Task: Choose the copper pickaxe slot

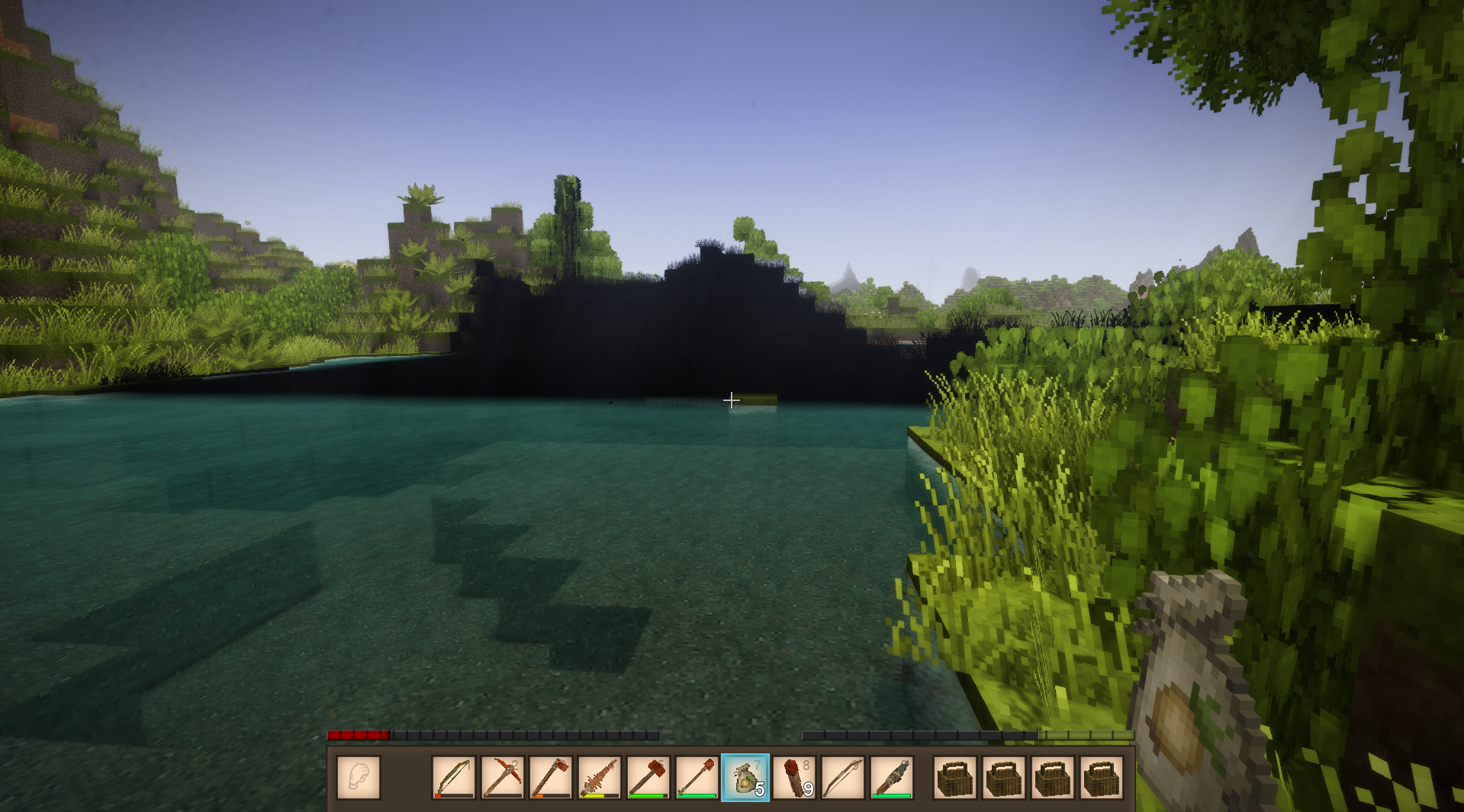Action: [x=503, y=778]
